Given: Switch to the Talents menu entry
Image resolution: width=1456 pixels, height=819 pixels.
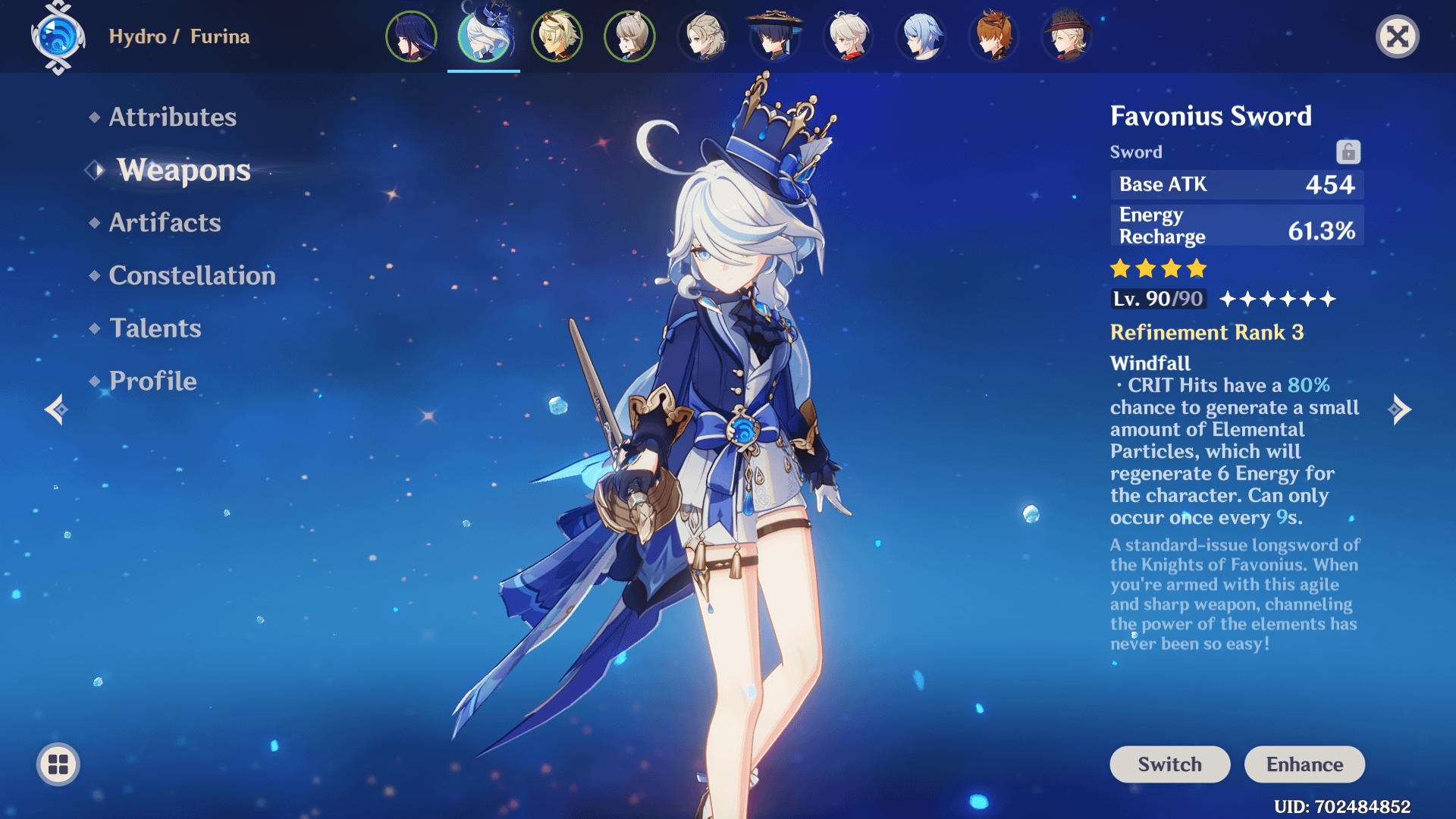Looking at the screenshot, I should point(155,328).
